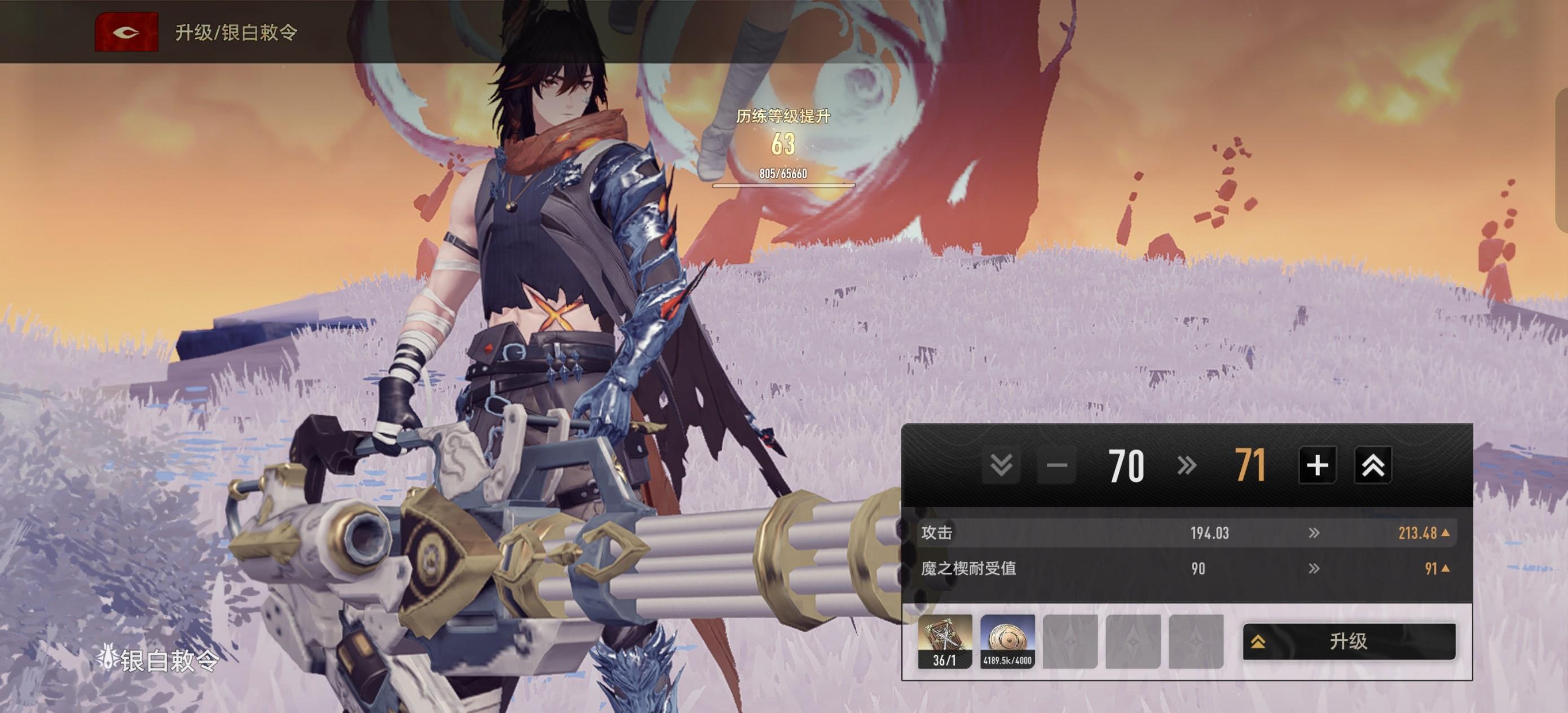Reset to minimum level with double-down arrows
The height and width of the screenshot is (713, 1568).
1001,466
